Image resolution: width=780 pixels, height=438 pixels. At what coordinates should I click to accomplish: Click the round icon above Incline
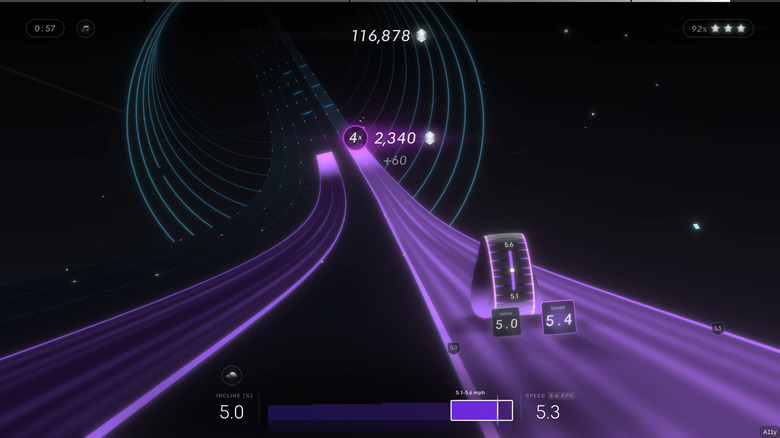click(231, 376)
